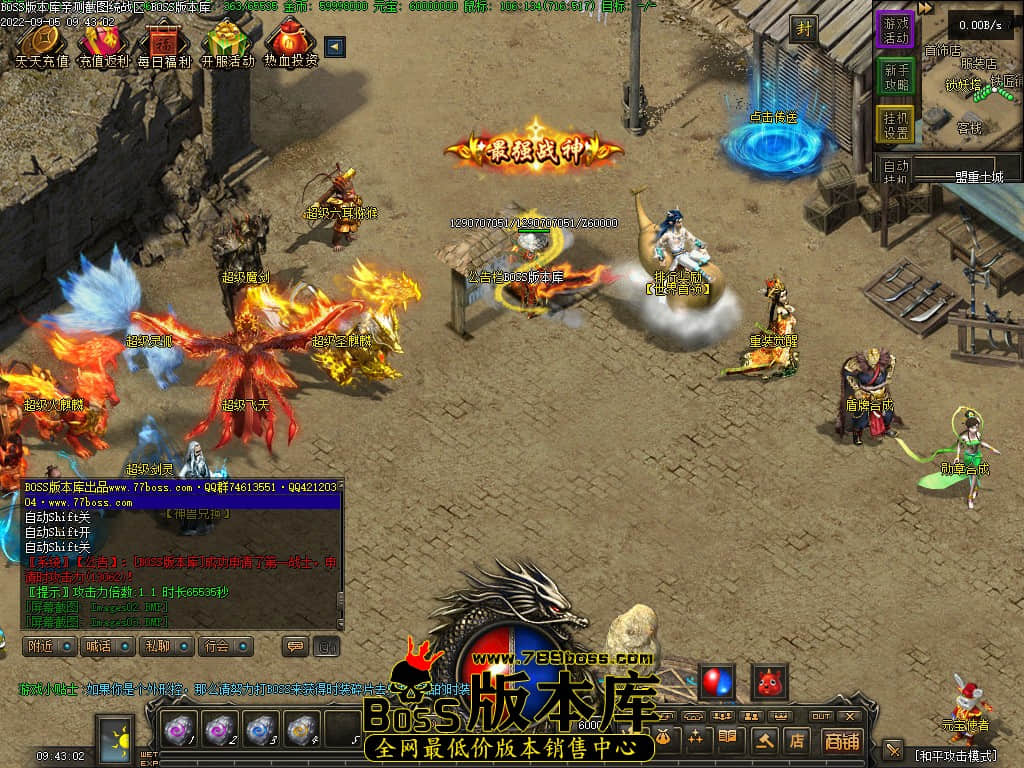Click the 封 button
This screenshot has width=1024, height=768.
[803, 29]
